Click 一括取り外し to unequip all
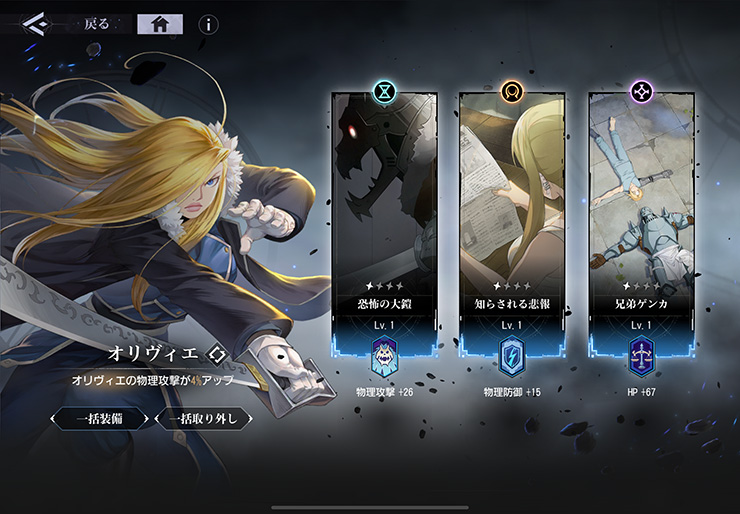 click(x=204, y=418)
